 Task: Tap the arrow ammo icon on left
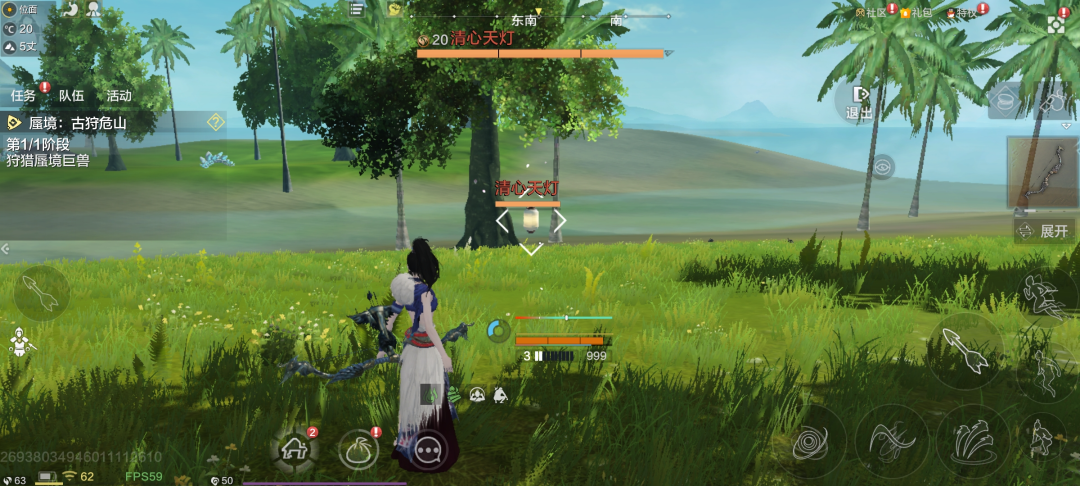(42, 292)
